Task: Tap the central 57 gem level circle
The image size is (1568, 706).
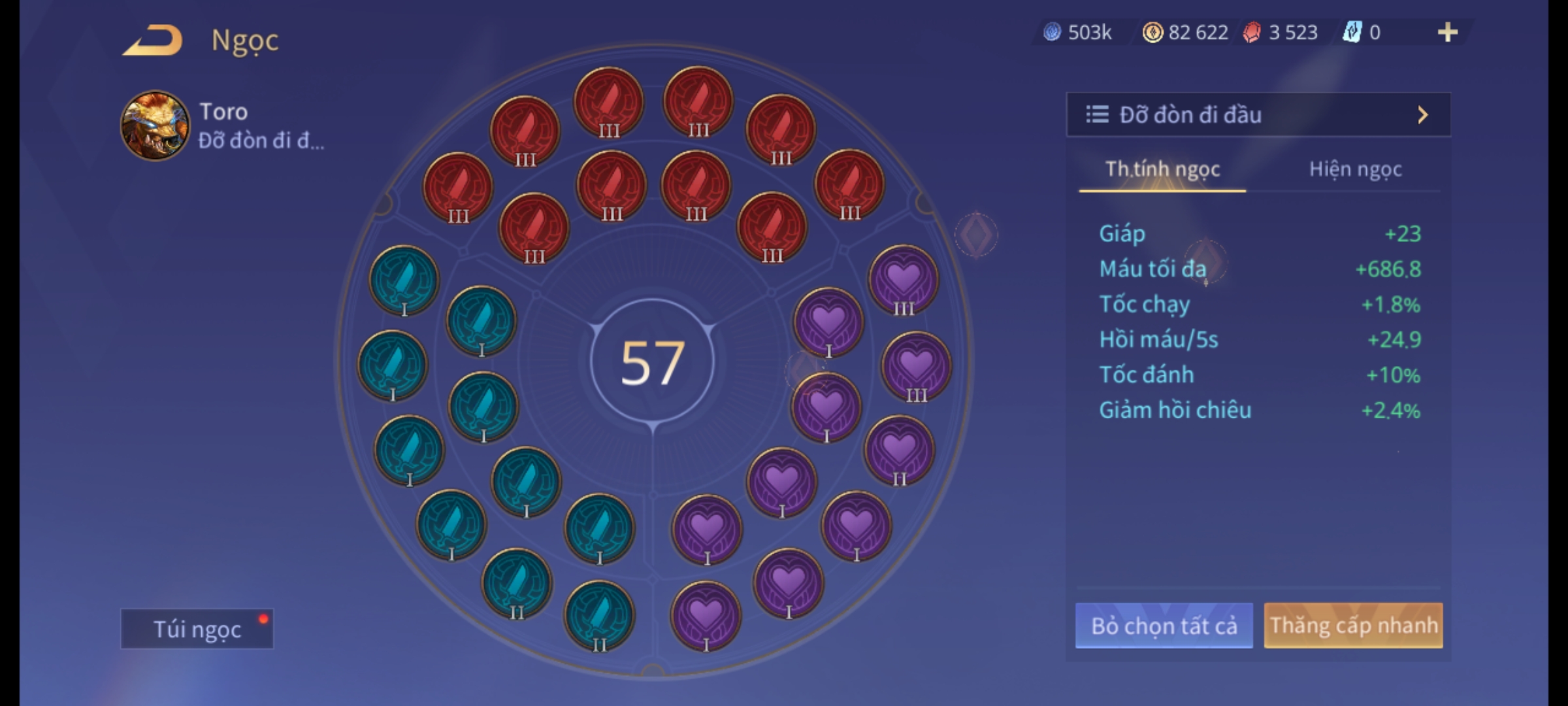Action: tap(653, 362)
